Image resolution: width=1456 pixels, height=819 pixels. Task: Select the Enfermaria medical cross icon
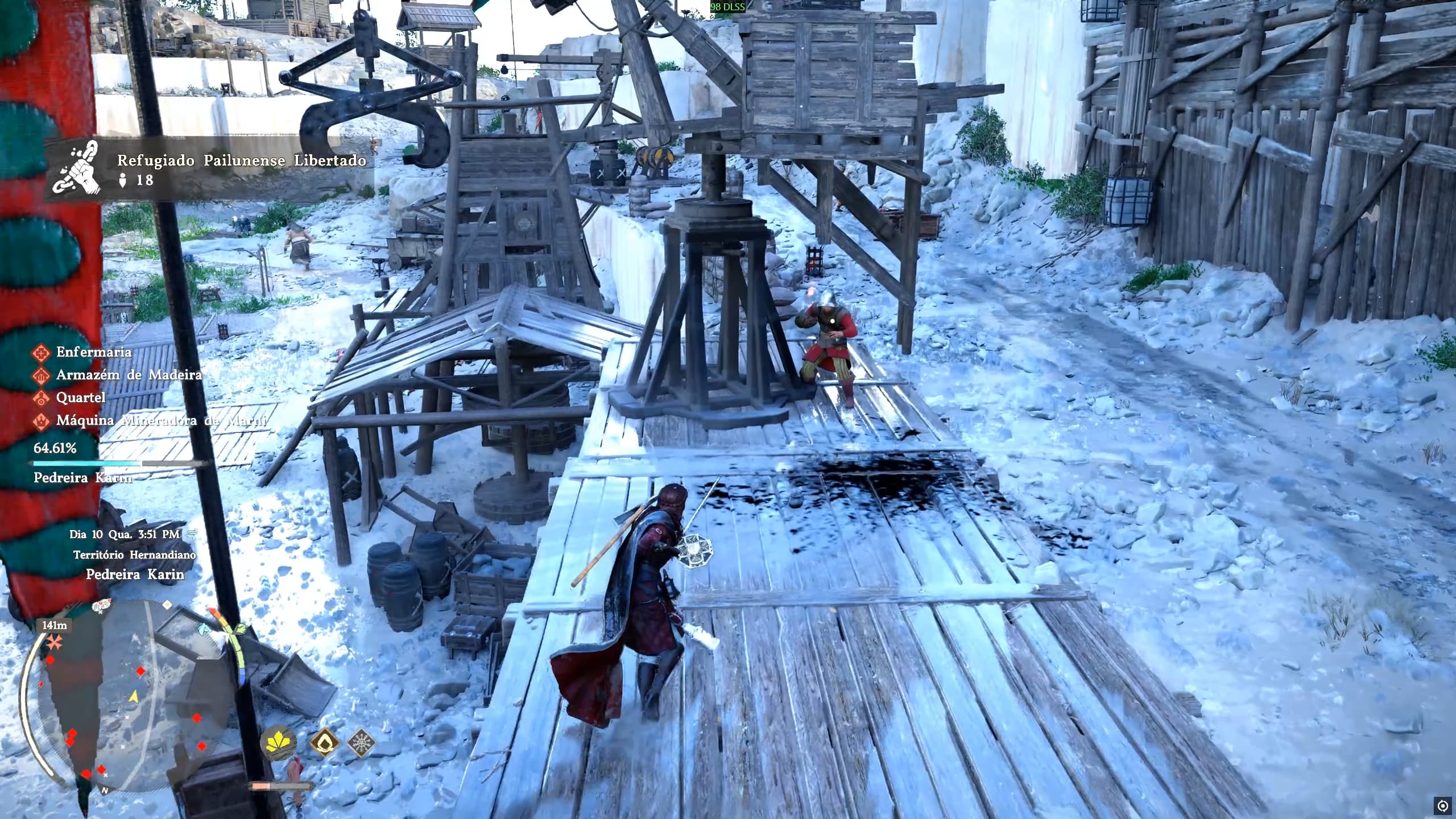coord(41,353)
